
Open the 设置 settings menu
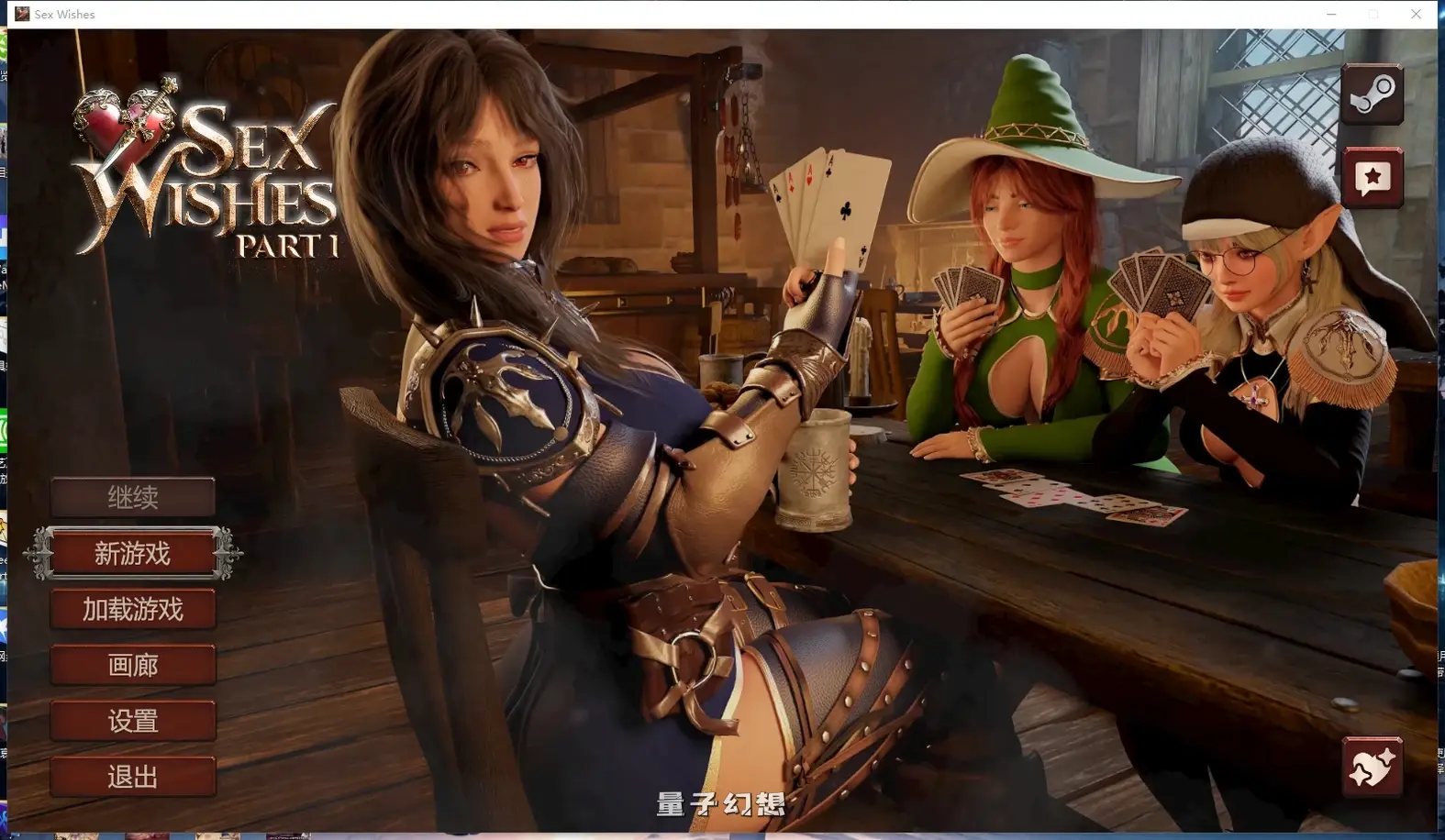pos(133,721)
